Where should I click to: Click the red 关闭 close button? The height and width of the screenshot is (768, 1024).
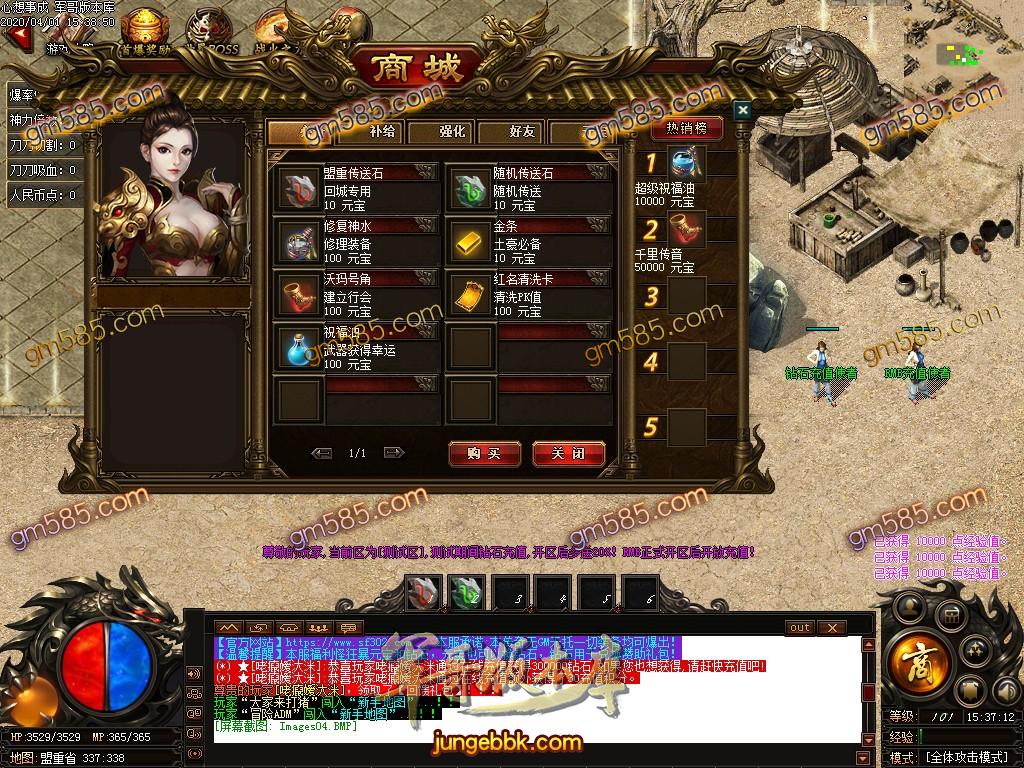569,454
